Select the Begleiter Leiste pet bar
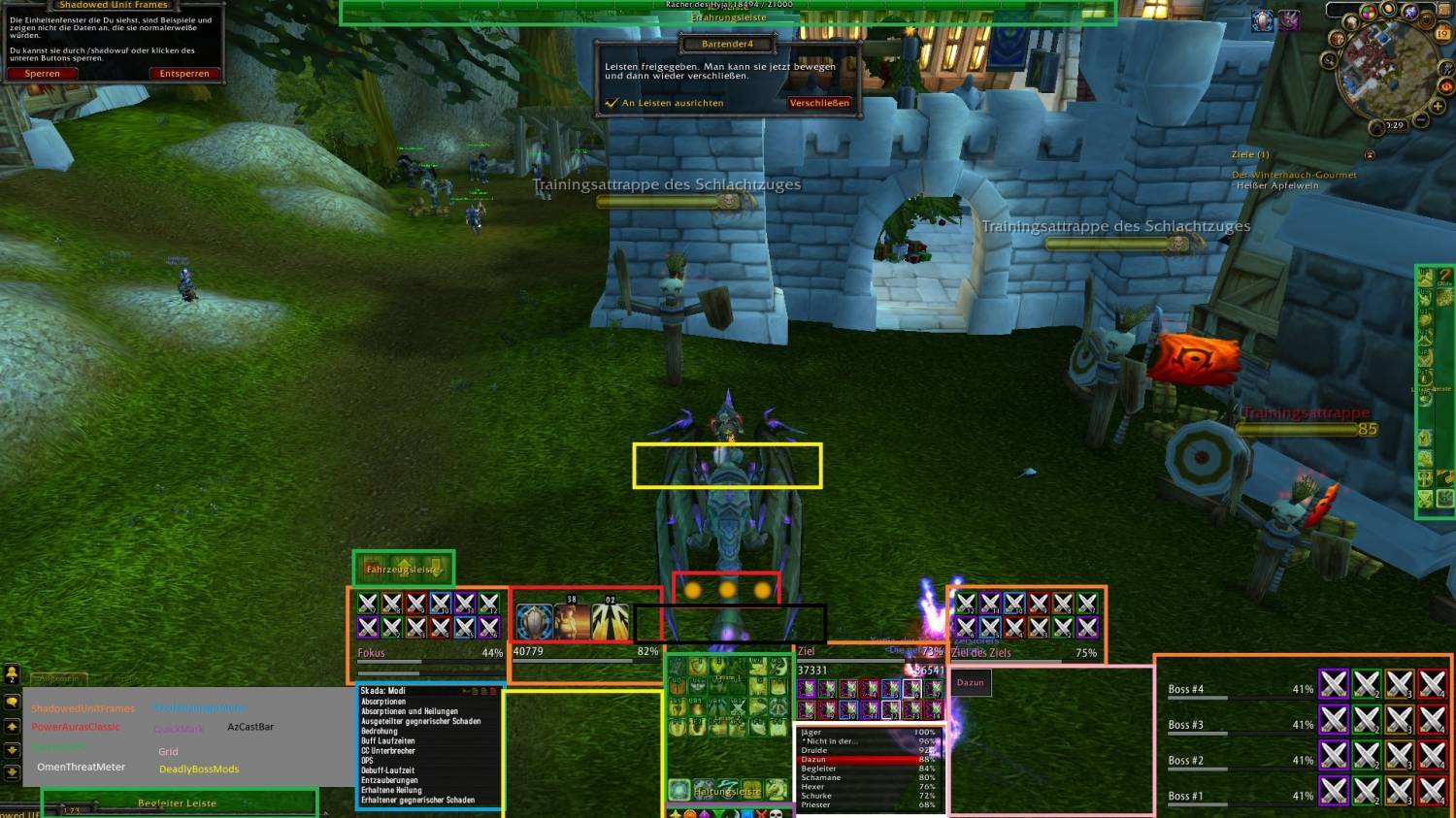This screenshot has width=1456, height=818. 179,803
